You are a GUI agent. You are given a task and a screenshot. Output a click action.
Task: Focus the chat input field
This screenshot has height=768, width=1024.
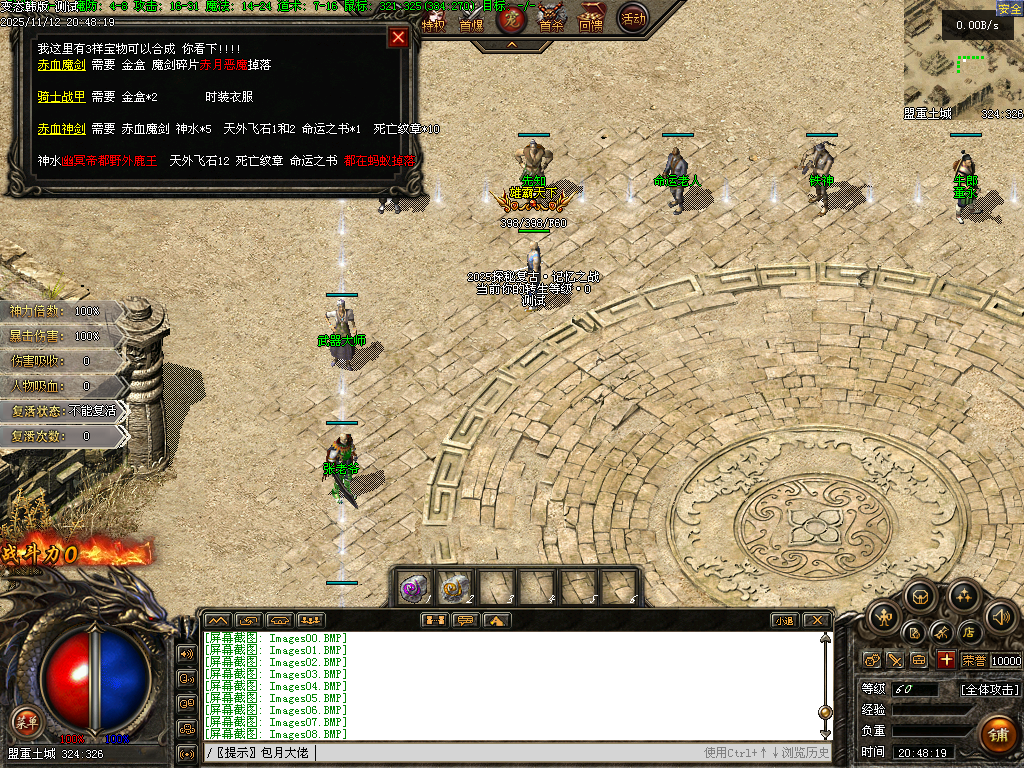click(500, 752)
